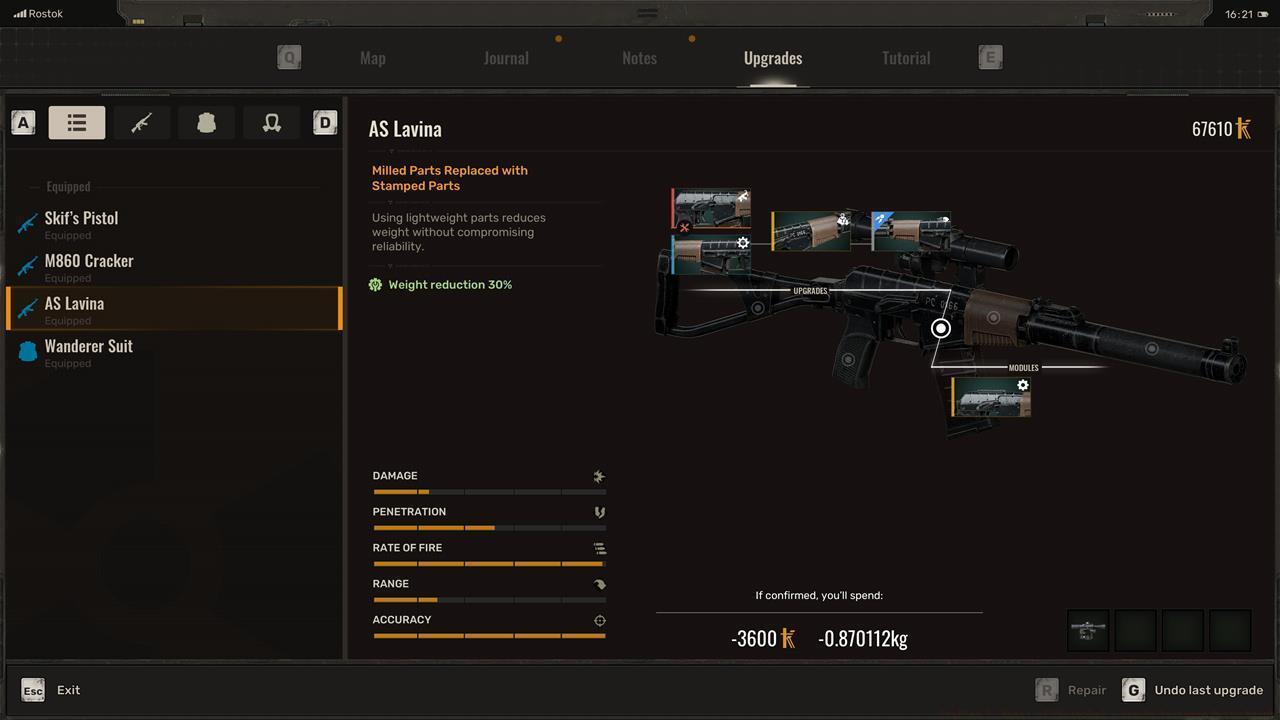Click the rate of fire stat icon
The height and width of the screenshot is (720, 1280).
click(599, 548)
